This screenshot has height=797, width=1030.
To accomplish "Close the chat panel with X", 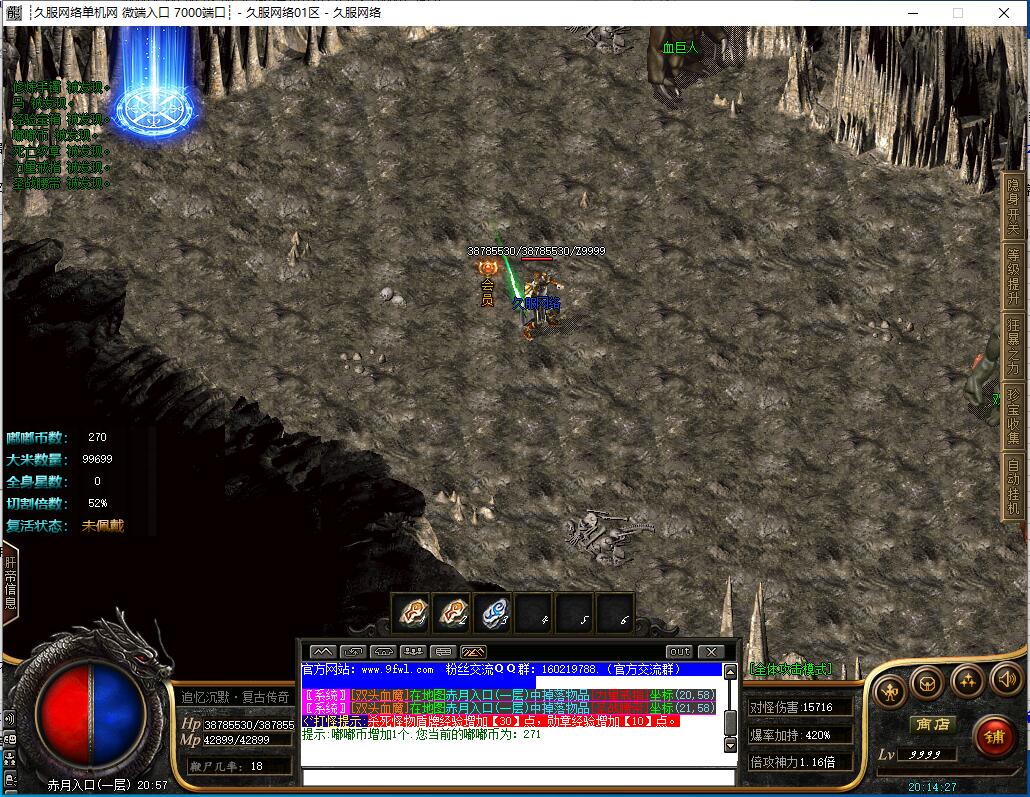I will 710,652.
